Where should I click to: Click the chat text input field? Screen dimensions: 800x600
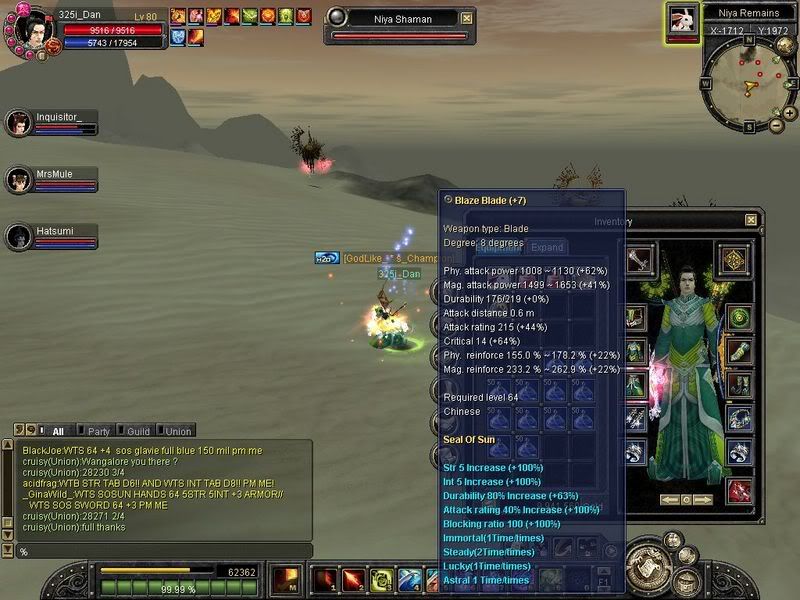tap(160, 552)
